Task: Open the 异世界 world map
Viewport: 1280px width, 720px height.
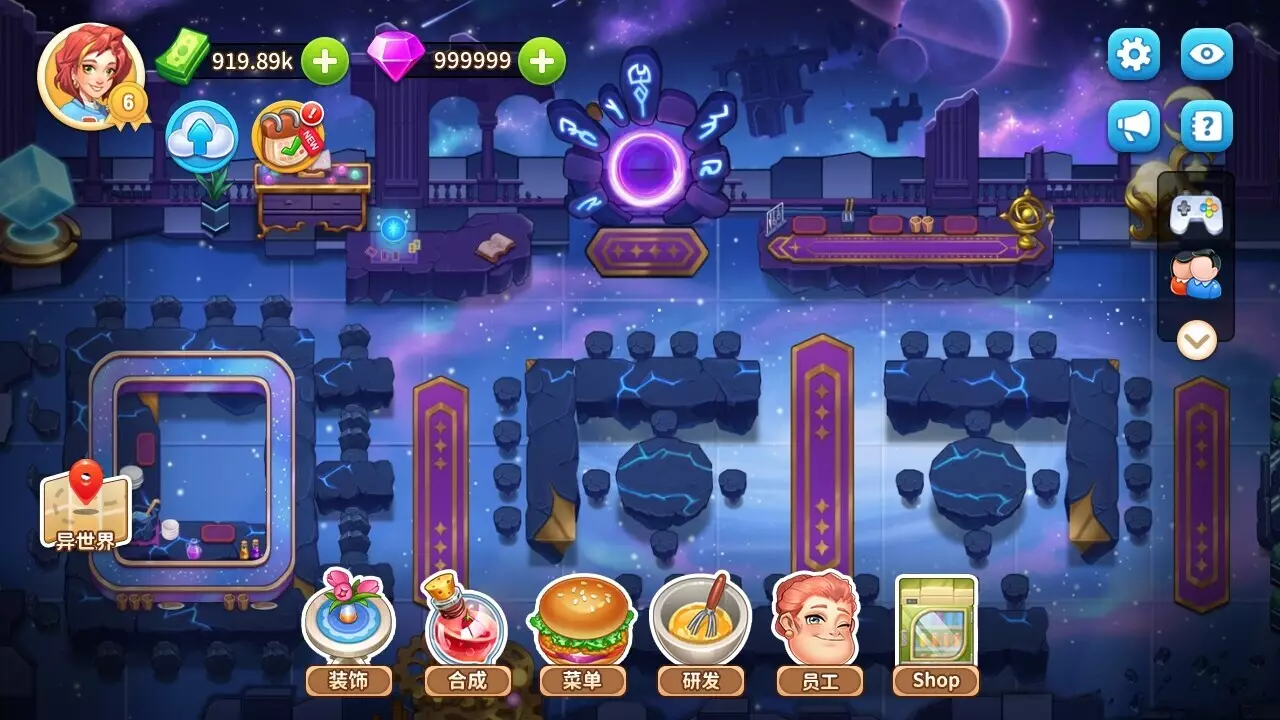Action: [86, 508]
